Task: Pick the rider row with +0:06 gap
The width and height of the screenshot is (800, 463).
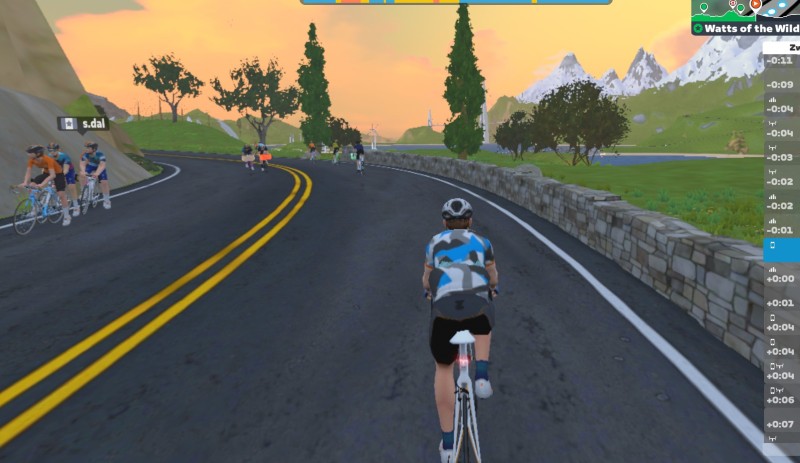Action: [x=781, y=400]
